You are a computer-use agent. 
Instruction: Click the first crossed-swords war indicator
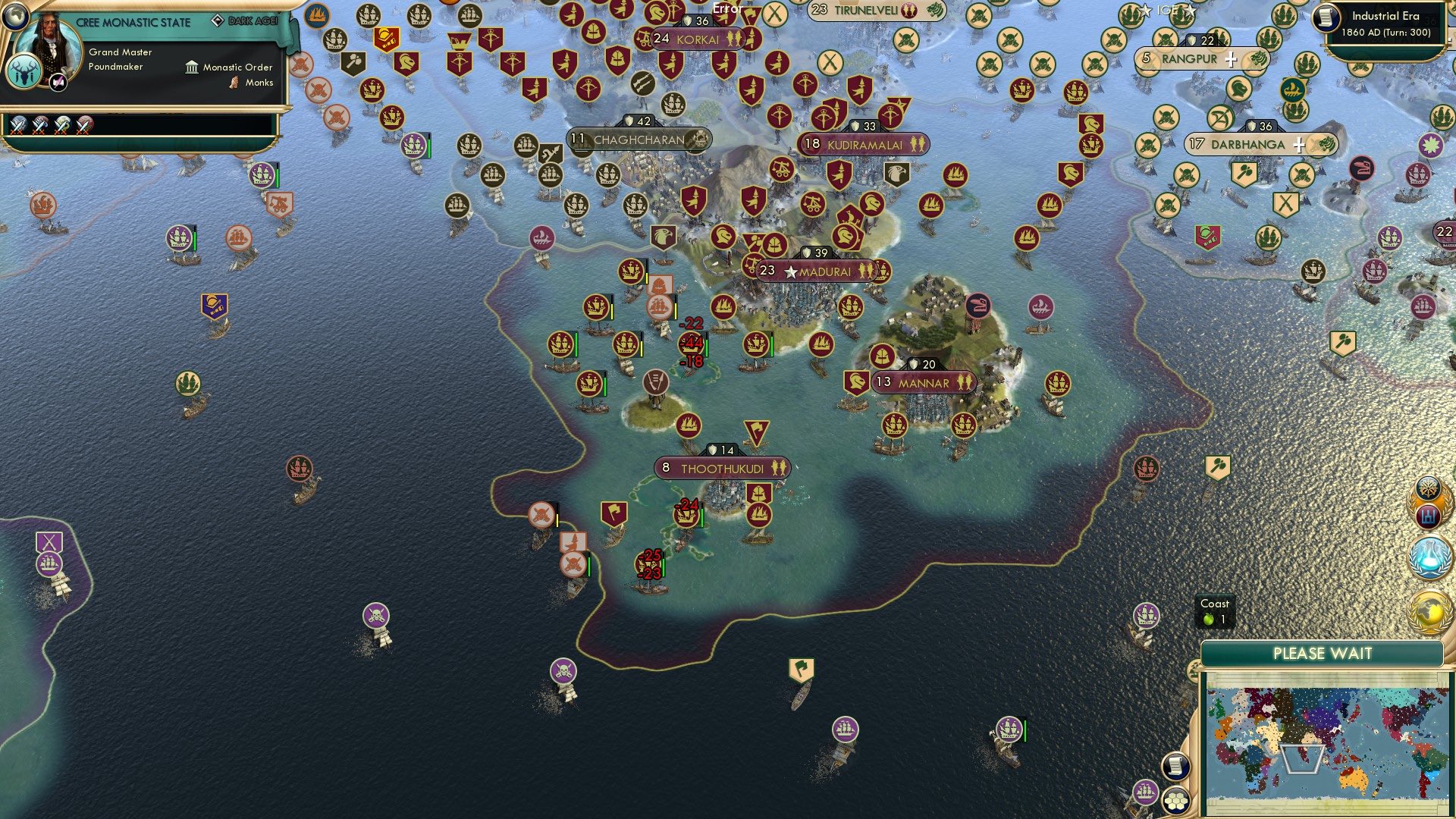(17, 126)
